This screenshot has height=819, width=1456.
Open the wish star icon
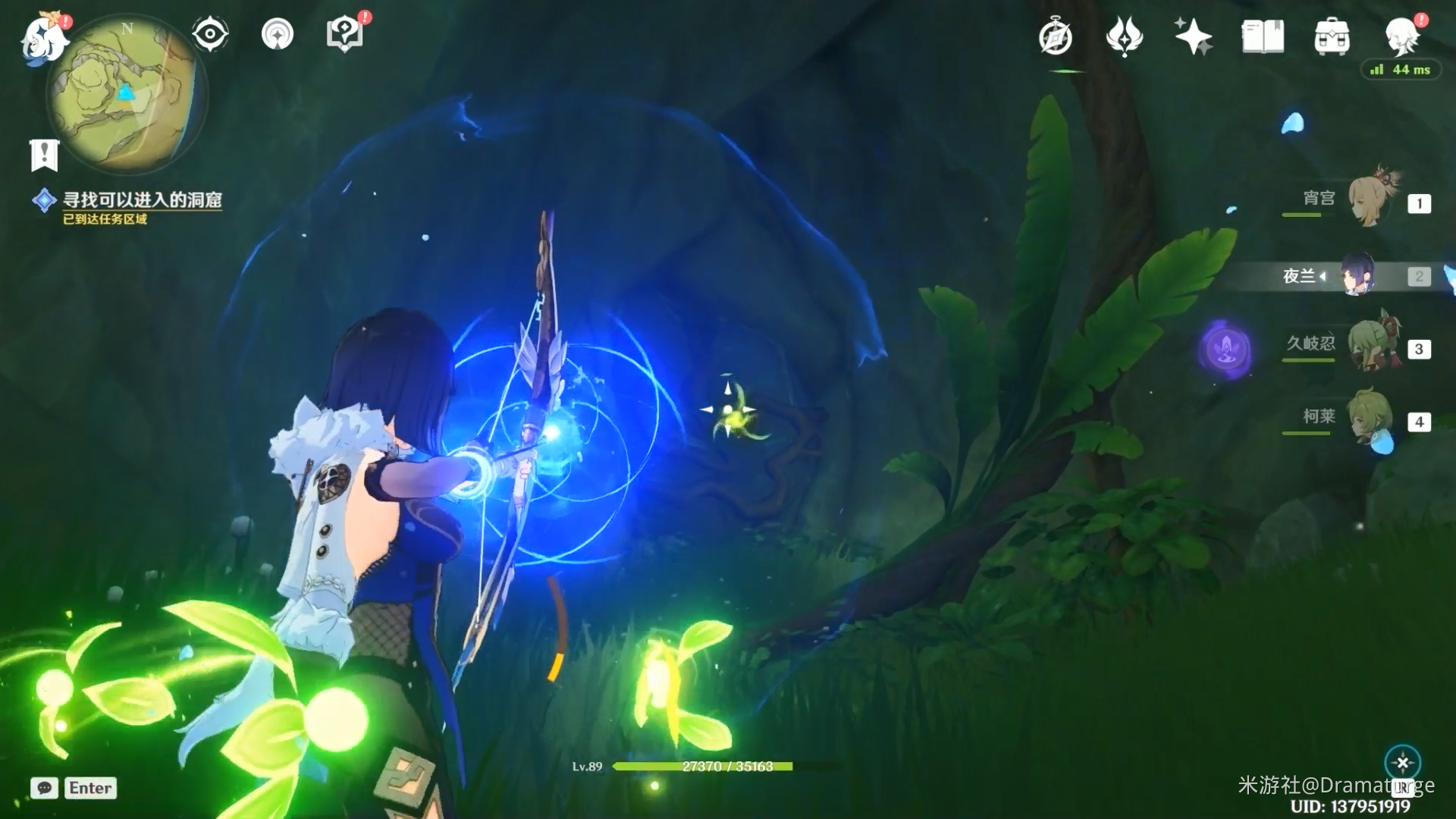[x=1192, y=36]
